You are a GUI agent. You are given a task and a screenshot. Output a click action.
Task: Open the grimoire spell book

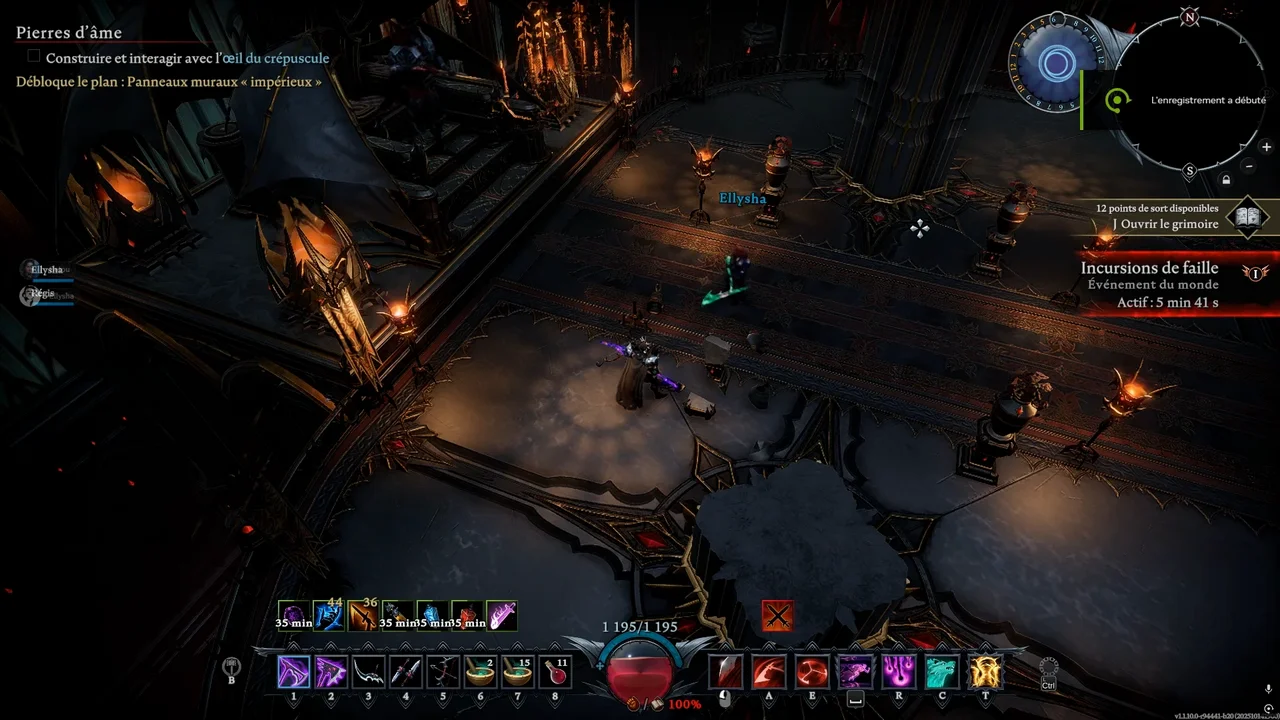pos(1247,216)
